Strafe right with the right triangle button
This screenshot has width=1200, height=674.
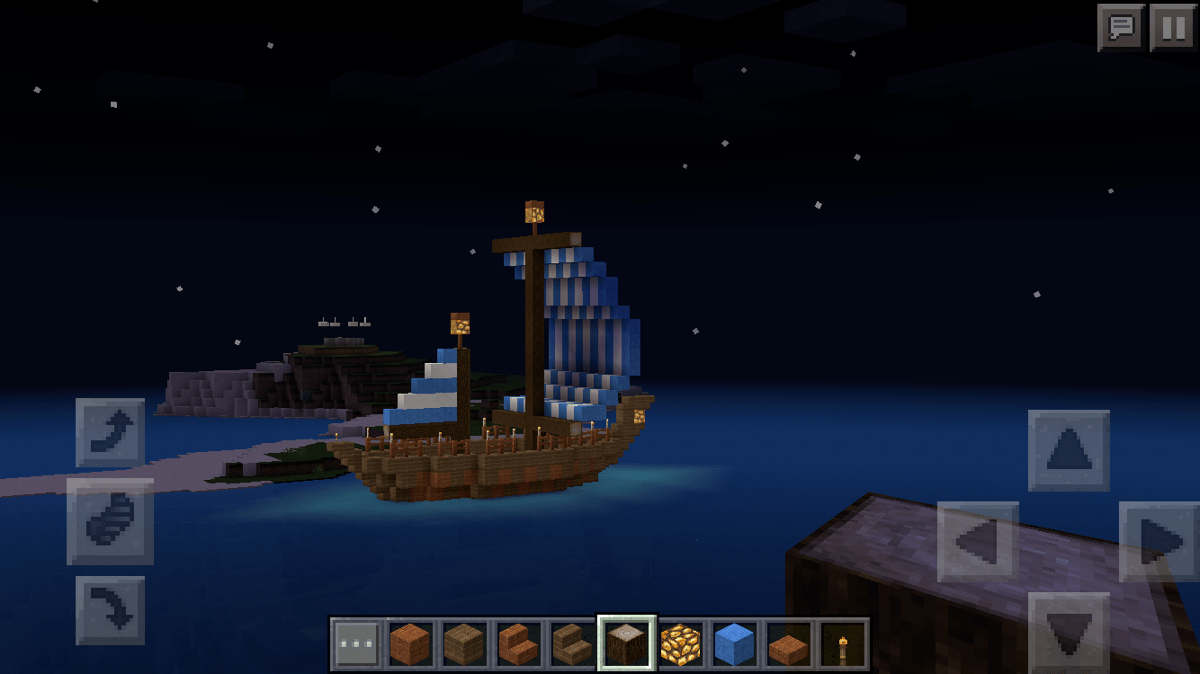point(1159,541)
